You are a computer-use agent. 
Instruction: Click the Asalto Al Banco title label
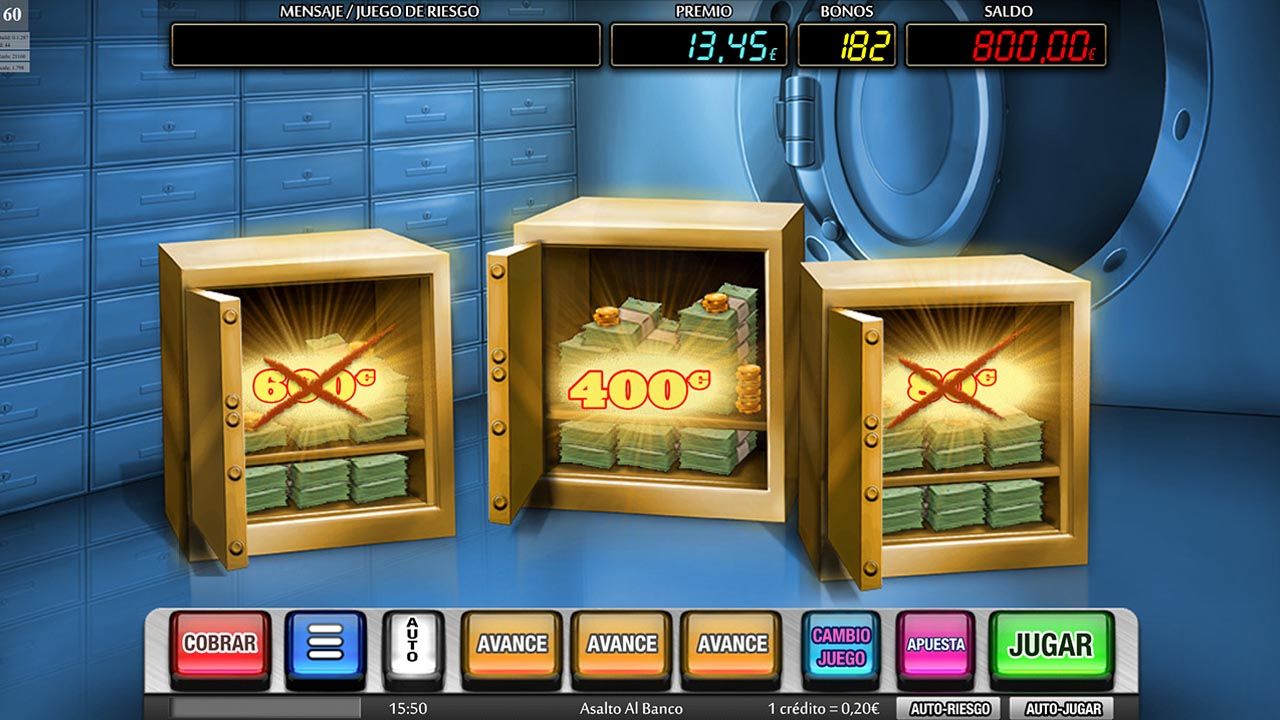click(x=633, y=706)
